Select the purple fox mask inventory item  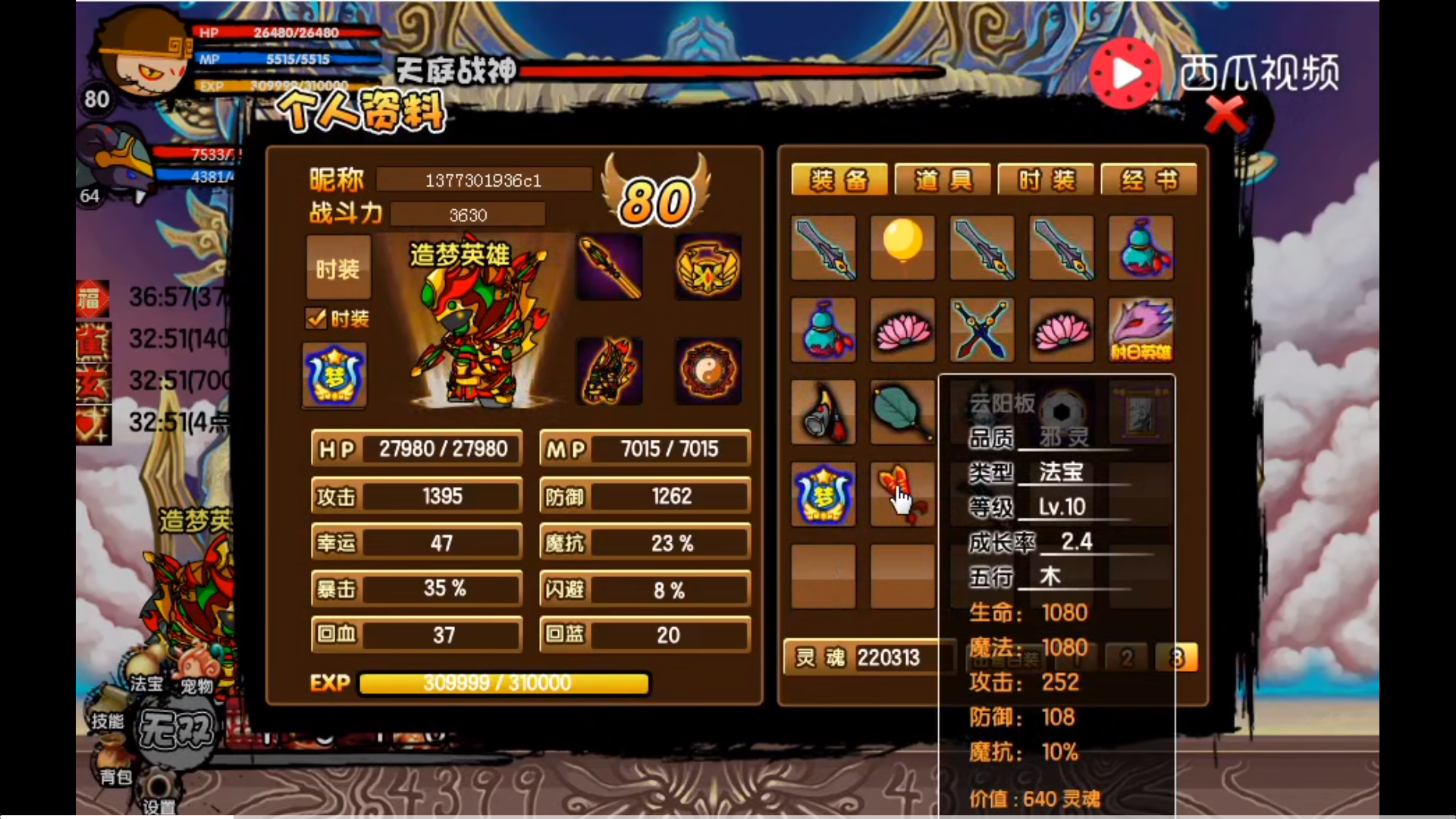coord(1141,330)
